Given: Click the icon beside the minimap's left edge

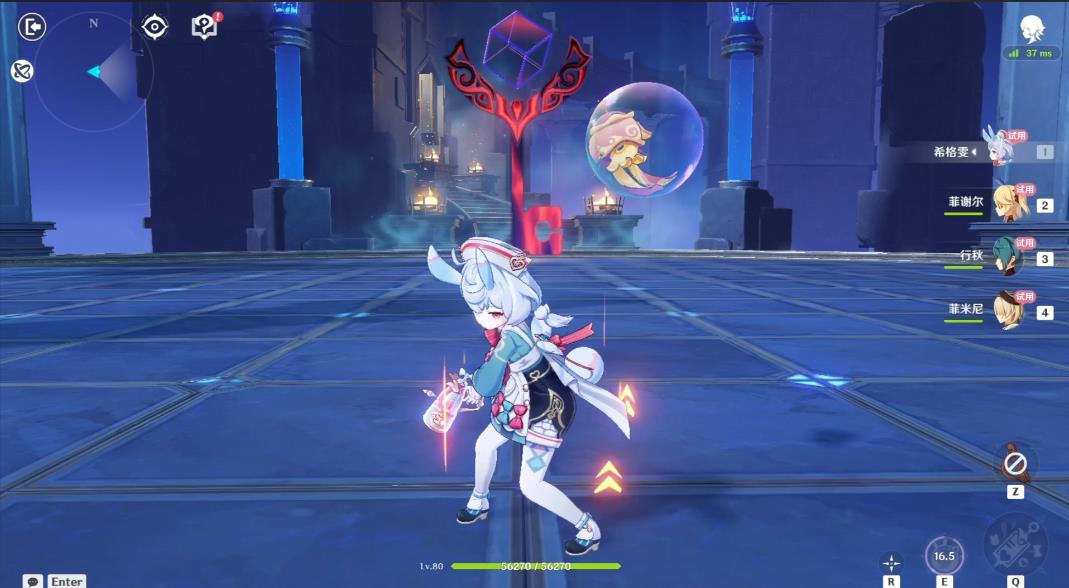Looking at the screenshot, I should click(22, 71).
